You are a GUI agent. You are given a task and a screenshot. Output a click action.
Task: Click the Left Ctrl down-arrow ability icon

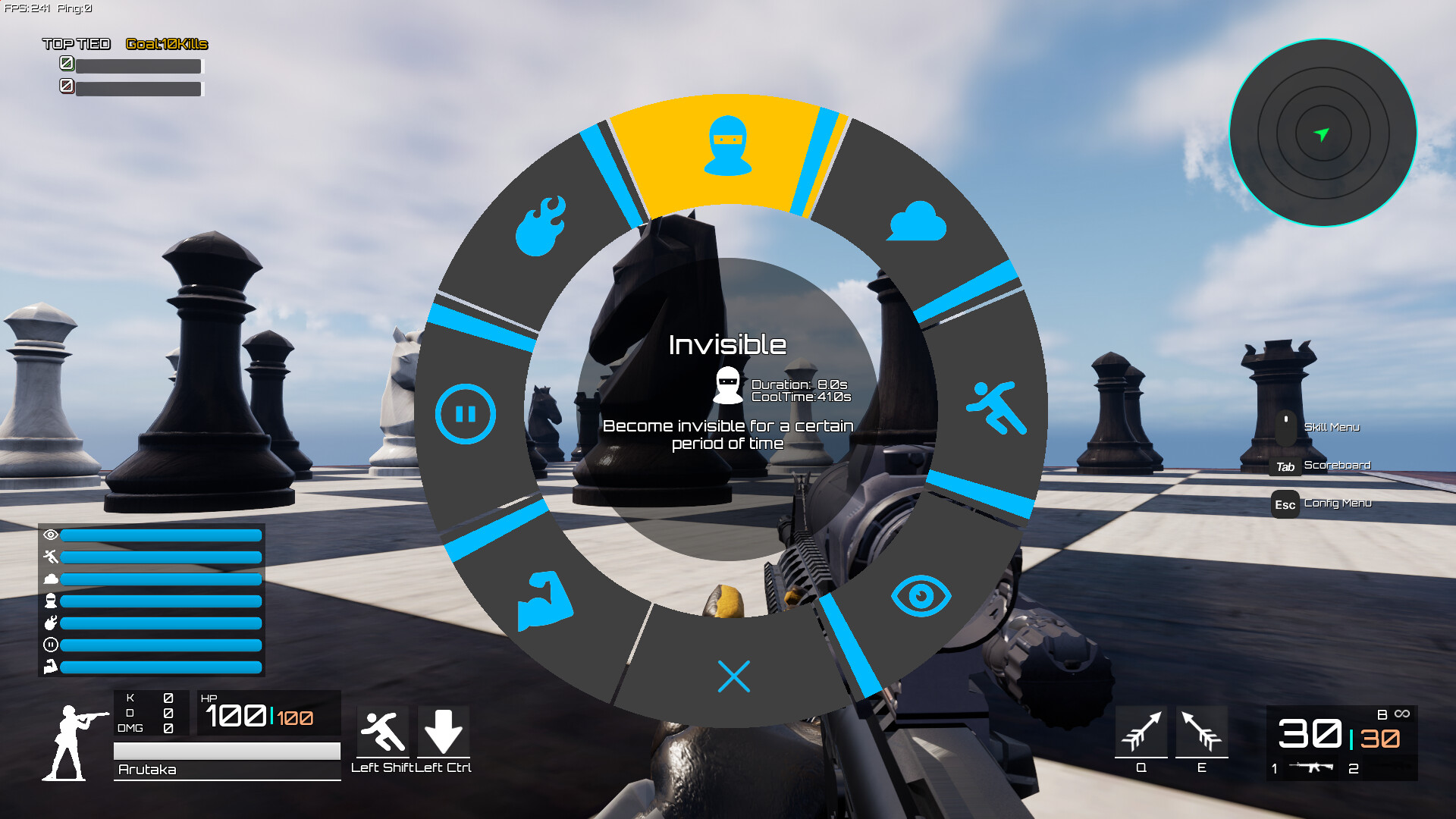[444, 728]
